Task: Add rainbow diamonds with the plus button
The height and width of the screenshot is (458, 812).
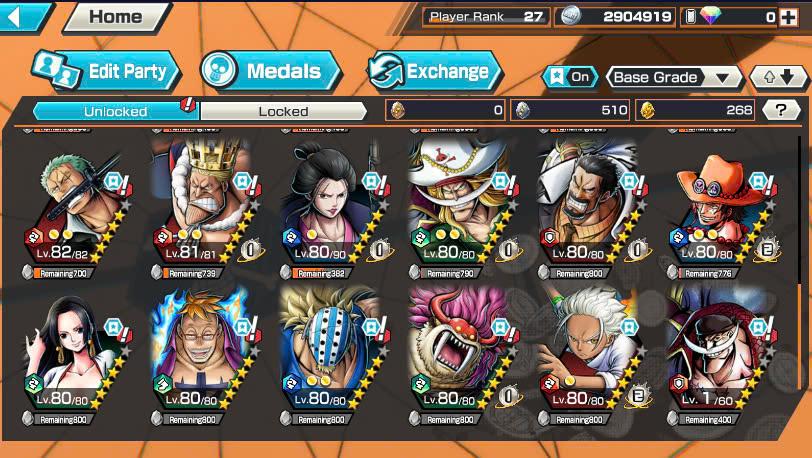Action: click(788, 16)
